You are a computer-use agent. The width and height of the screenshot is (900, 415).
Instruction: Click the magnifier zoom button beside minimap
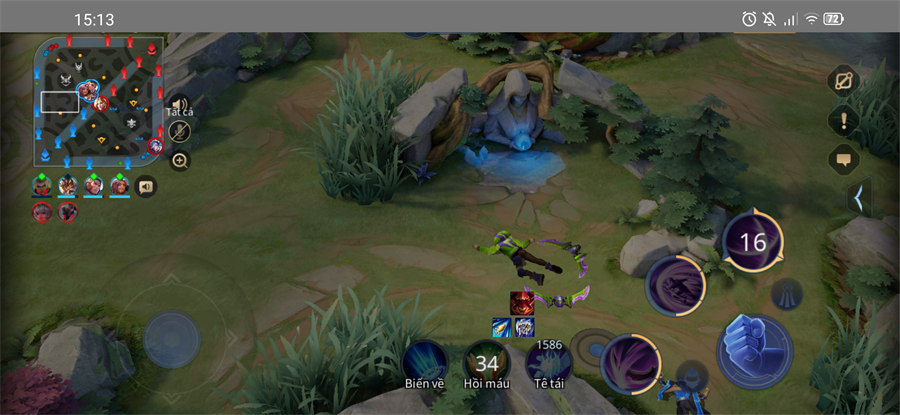180,160
